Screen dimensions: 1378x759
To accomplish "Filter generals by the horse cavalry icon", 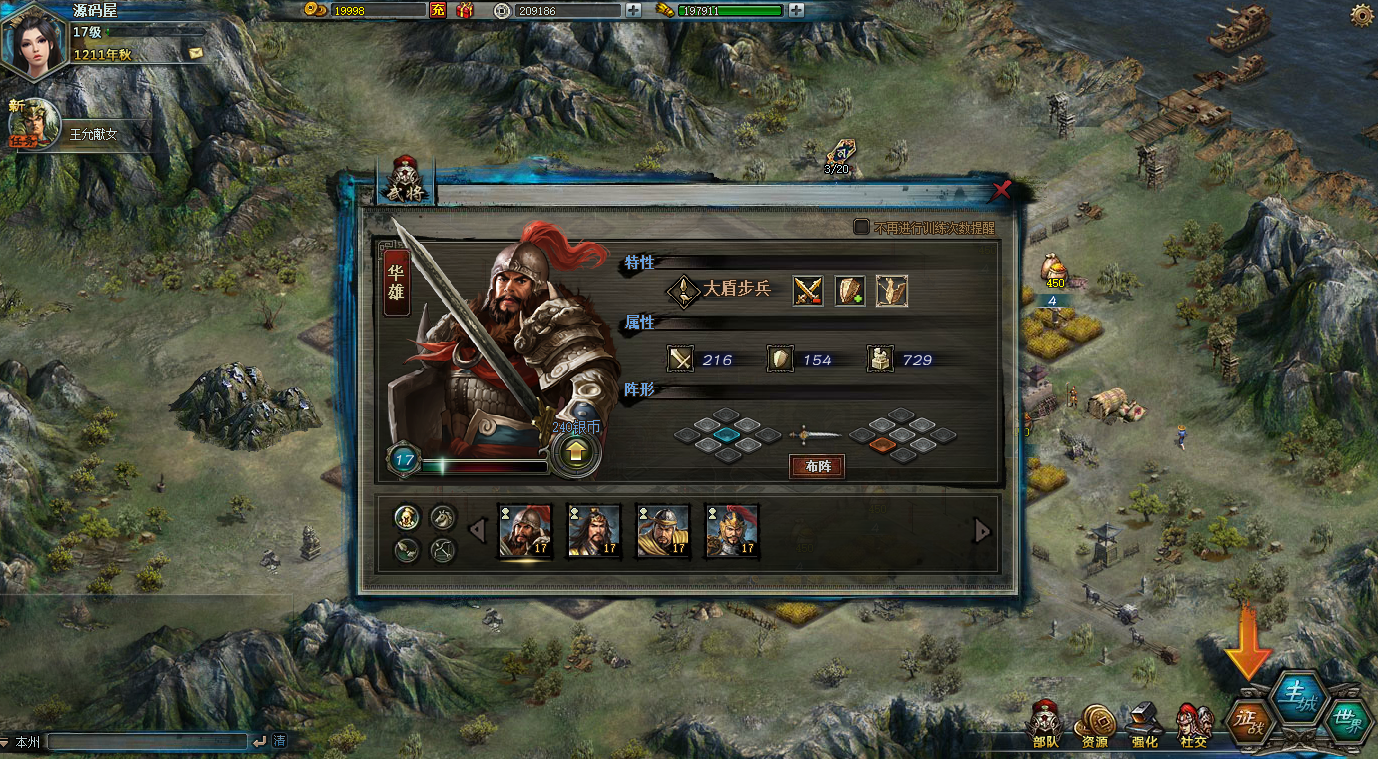I will coord(443,517).
